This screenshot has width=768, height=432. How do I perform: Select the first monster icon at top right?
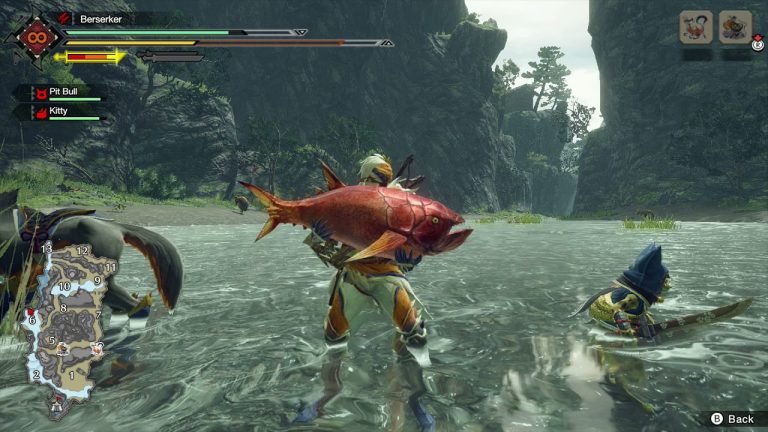[x=696, y=27]
